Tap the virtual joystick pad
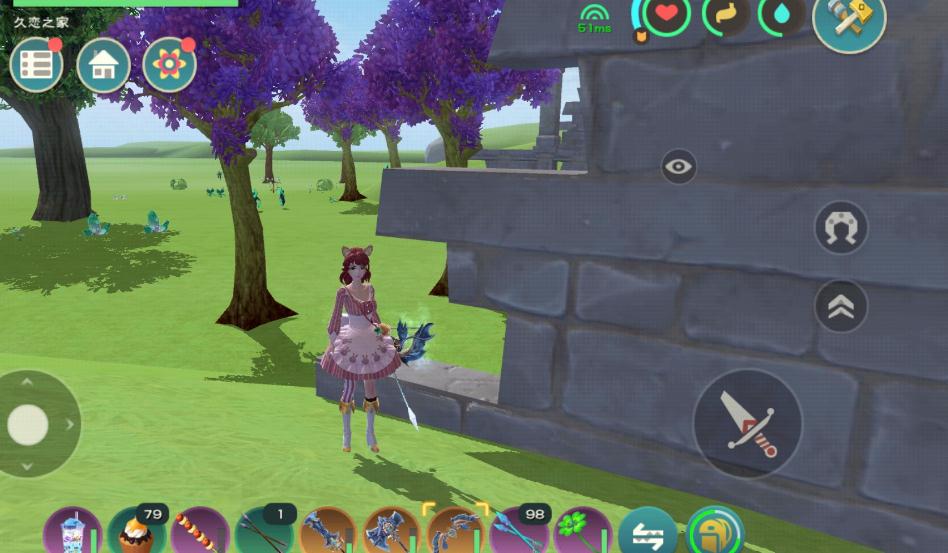Viewport: 948px width, 553px height. click(x=29, y=424)
